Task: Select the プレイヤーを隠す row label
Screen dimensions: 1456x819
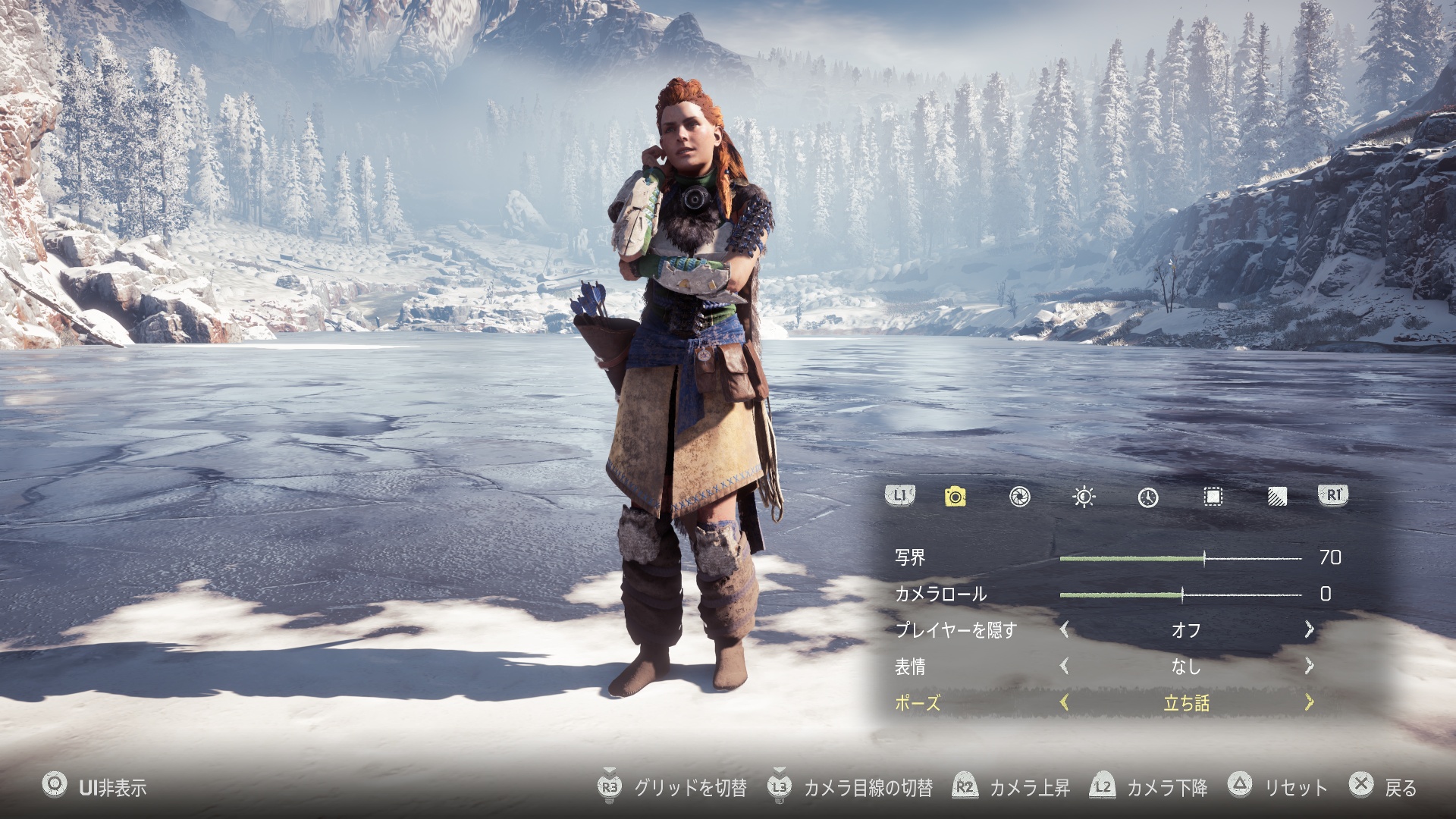Action: (x=955, y=630)
